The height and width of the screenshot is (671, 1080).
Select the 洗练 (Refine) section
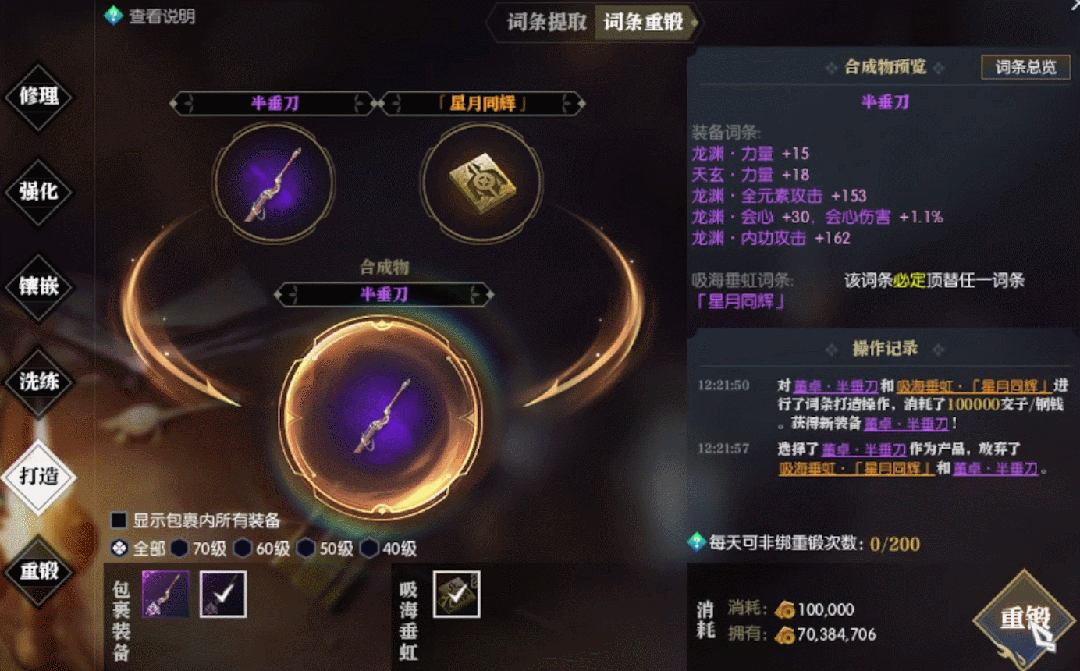40,381
